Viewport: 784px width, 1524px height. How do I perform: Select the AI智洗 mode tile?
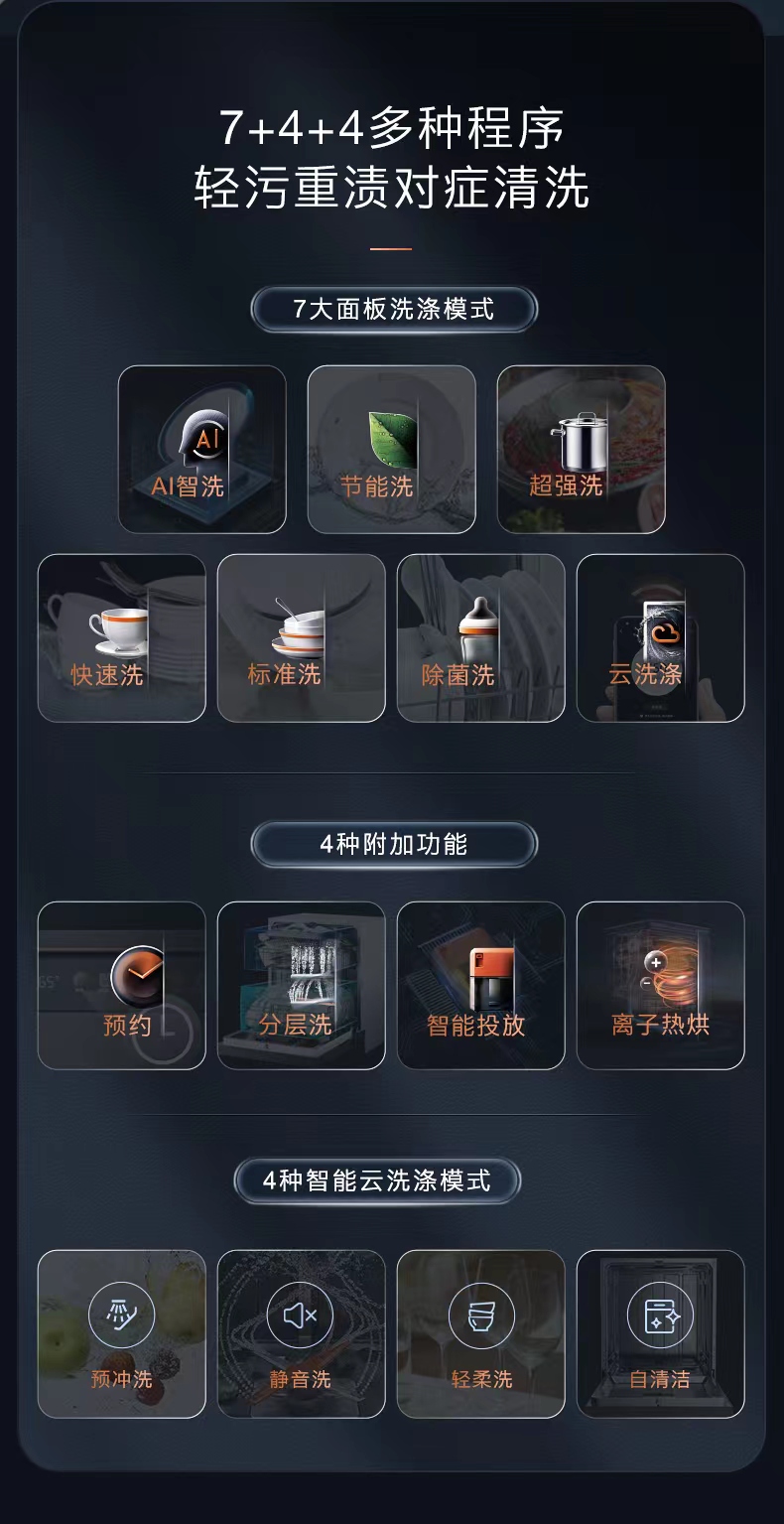click(x=201, y=450)
